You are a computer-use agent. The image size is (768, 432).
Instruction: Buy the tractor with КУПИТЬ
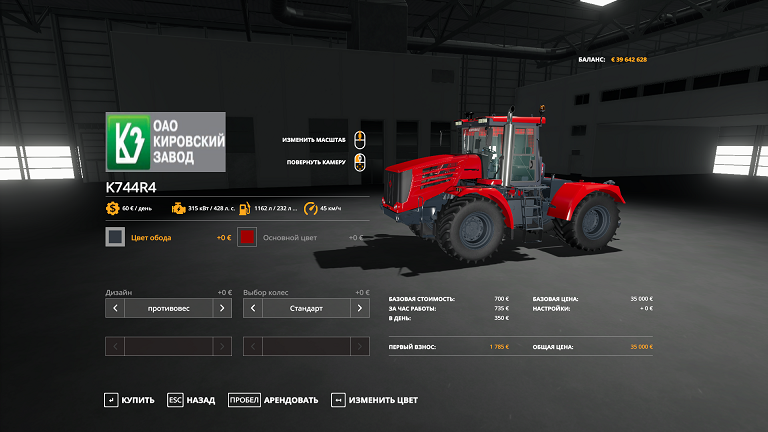tap(129, 400)
